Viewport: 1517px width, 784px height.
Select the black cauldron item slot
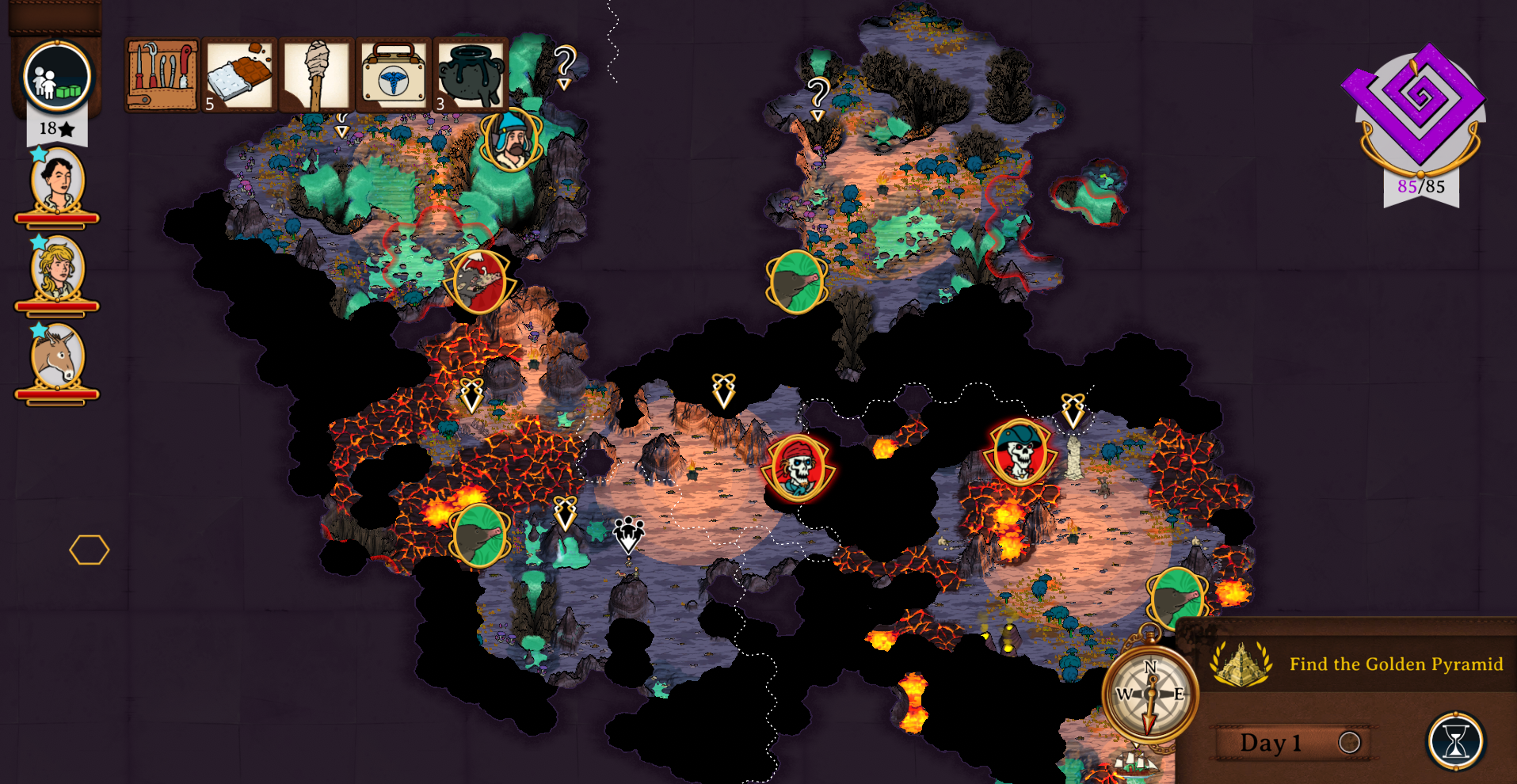(470, 75)
